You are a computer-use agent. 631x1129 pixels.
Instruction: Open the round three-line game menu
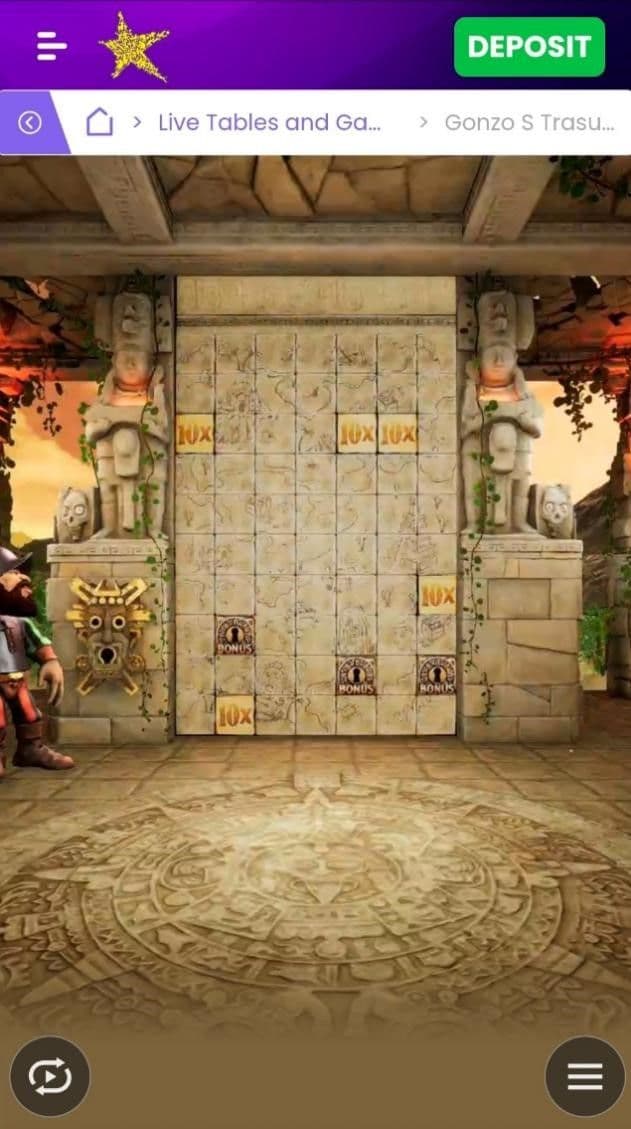584,1075
